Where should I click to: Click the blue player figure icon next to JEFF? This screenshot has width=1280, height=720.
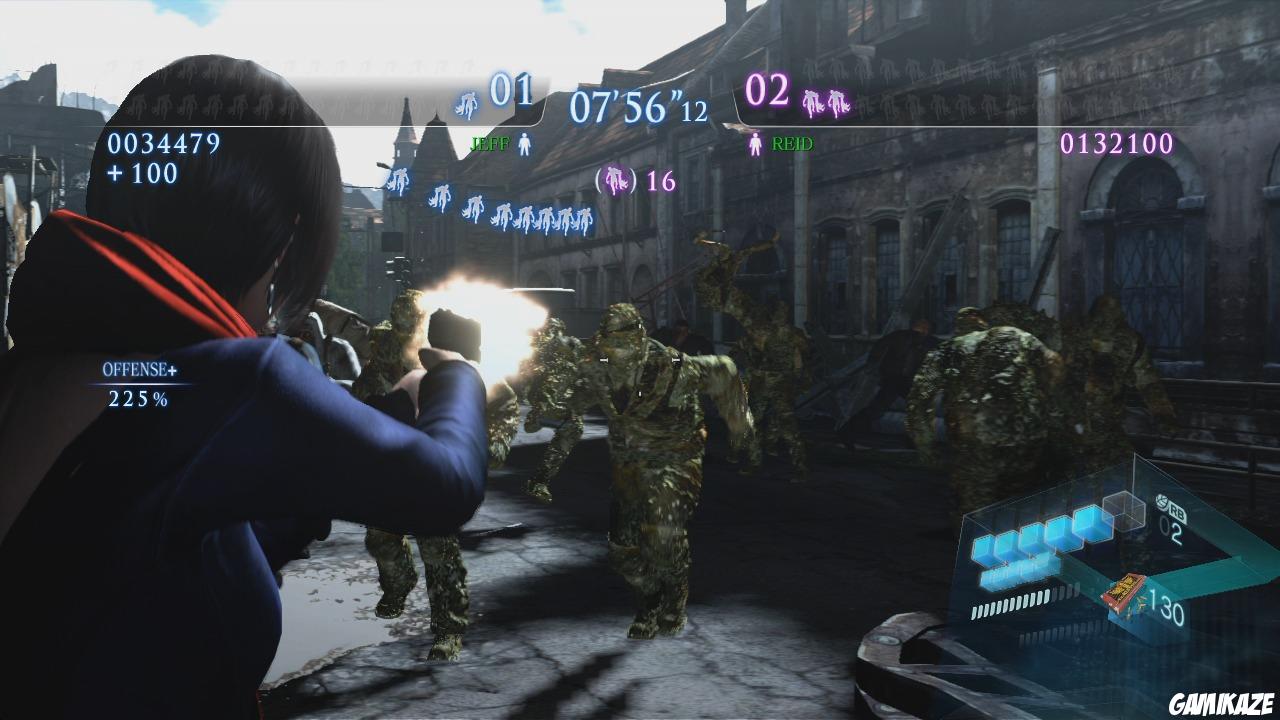(524, 141)
